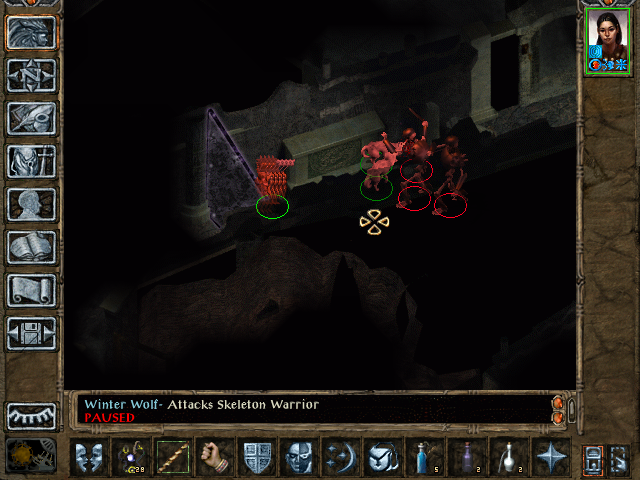Image resolution: width=640 pixels, height=480 pixels.
Task: Choose the fist unarmed attack slot
Action: pyautogui.click(x=213, y=458)
